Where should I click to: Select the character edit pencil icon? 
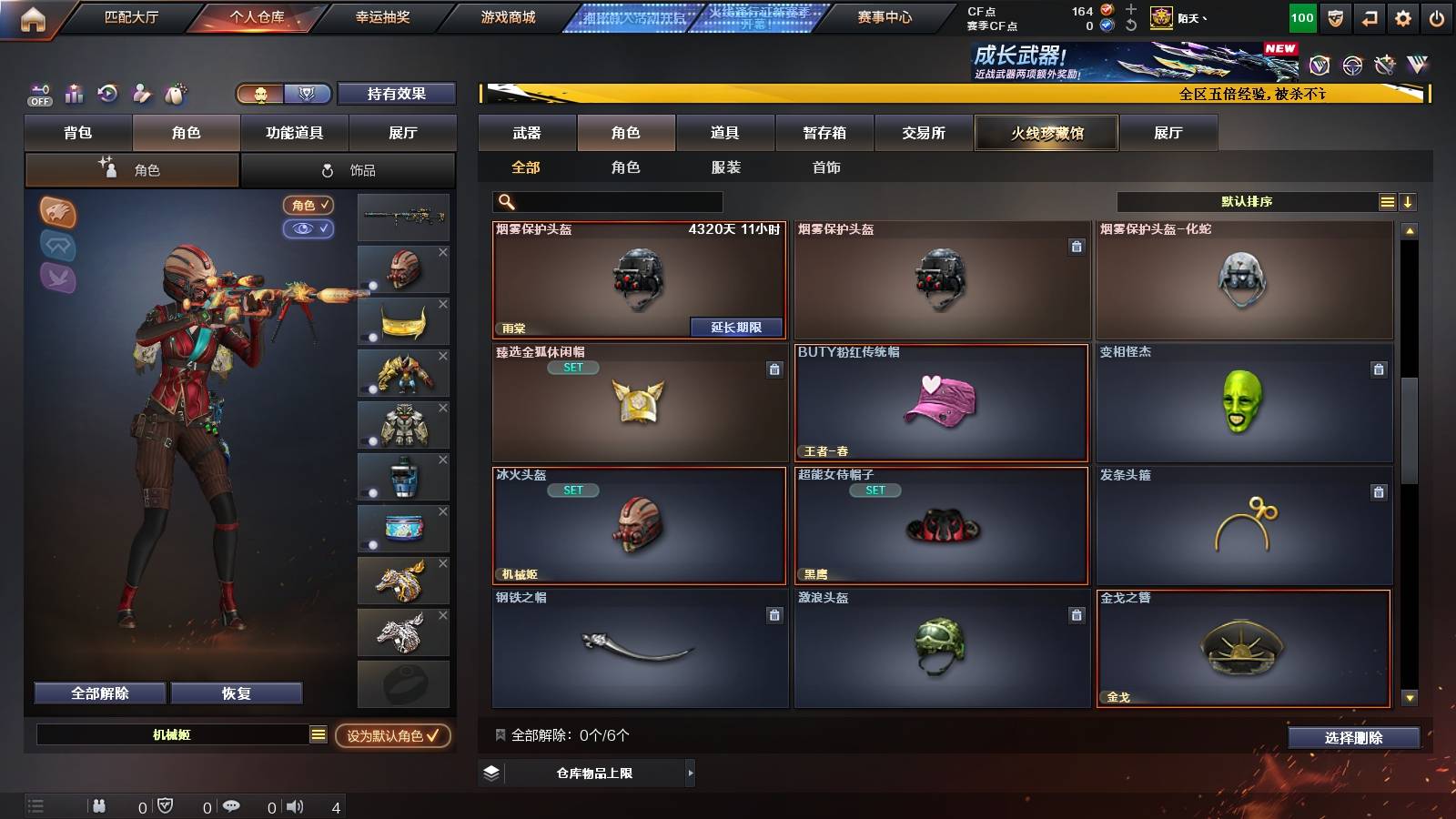pos(140,94)
